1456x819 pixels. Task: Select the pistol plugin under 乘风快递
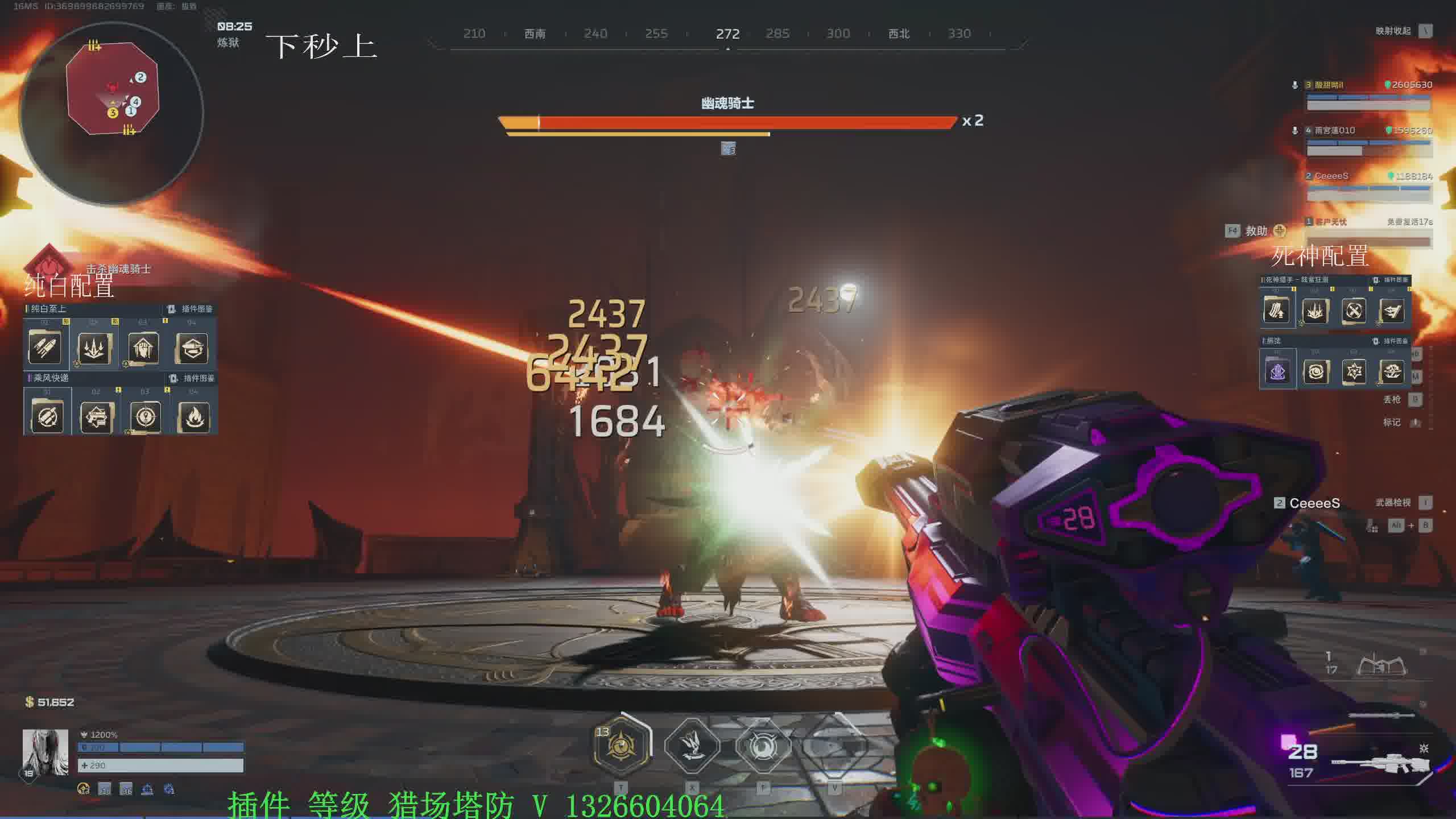[96, 417]
